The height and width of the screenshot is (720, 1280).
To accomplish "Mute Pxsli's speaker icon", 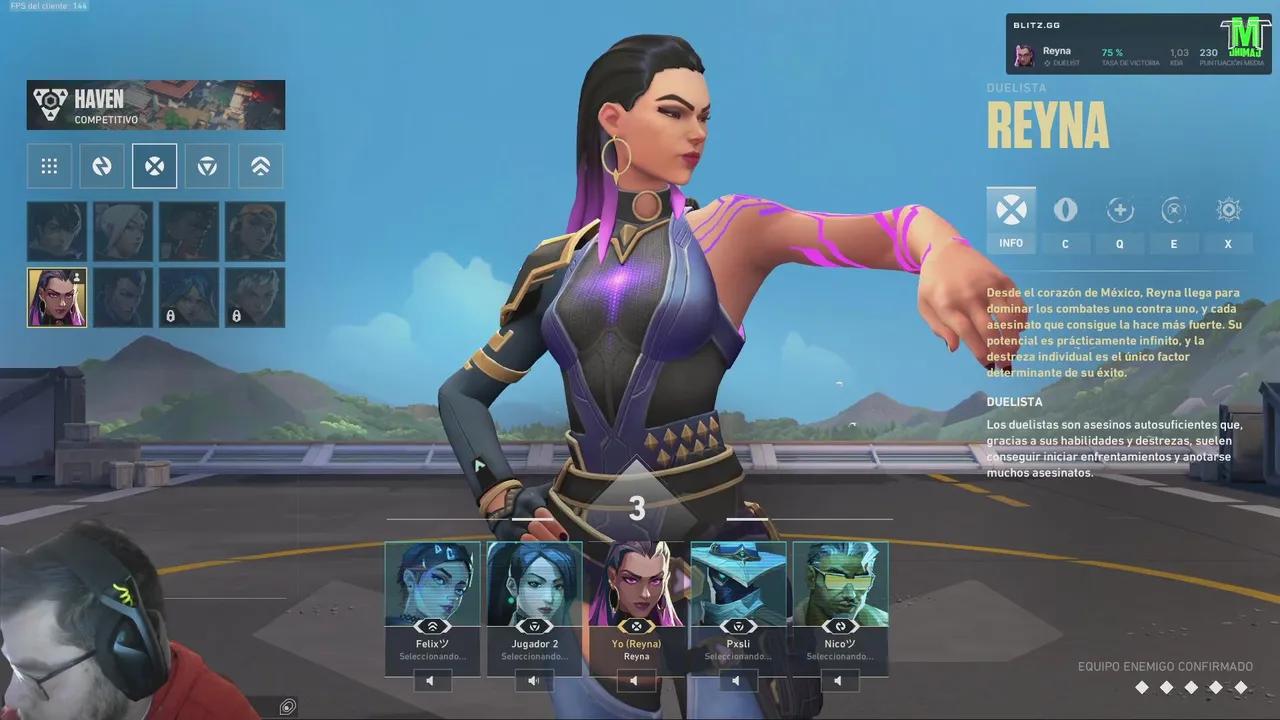I will [x=737, y=680].
